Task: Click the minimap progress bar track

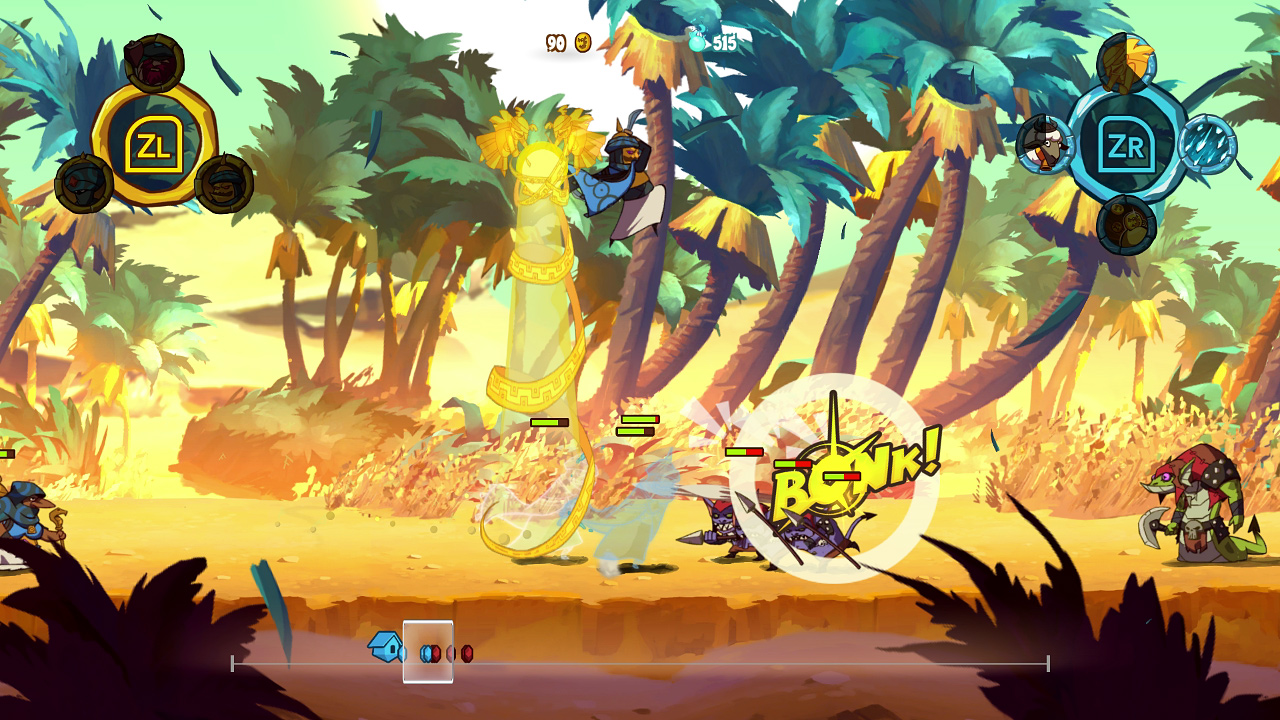Action: (700, 662)
